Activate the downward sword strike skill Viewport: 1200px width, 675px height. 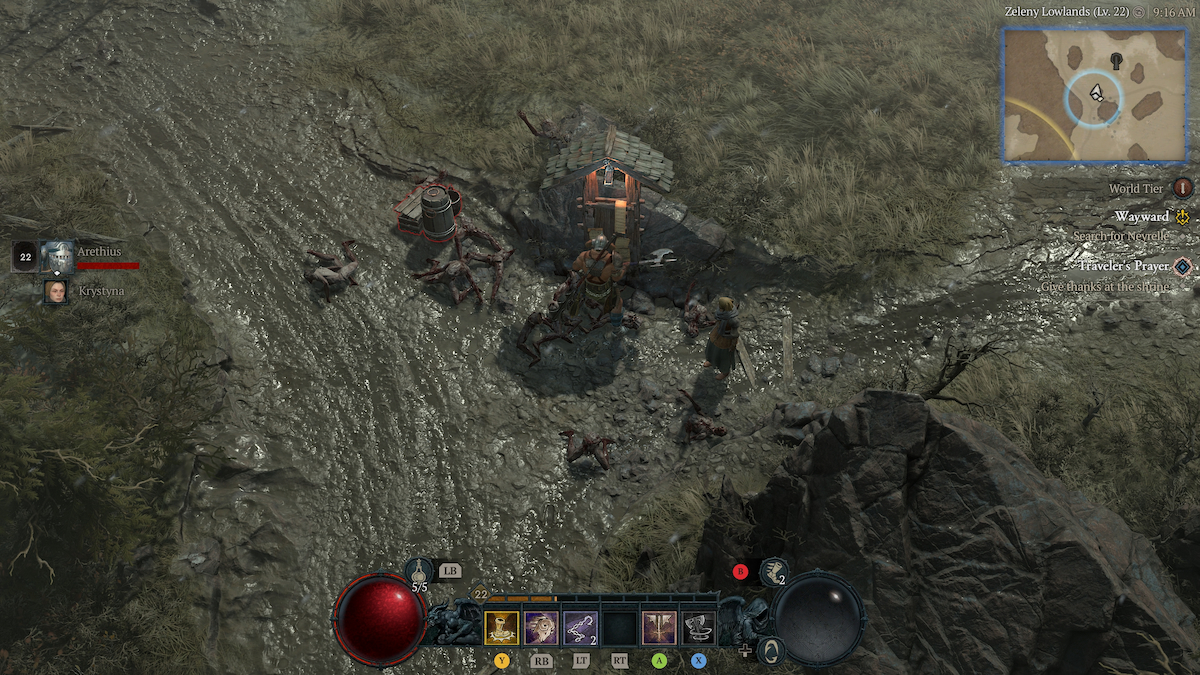tap(659, 628)
